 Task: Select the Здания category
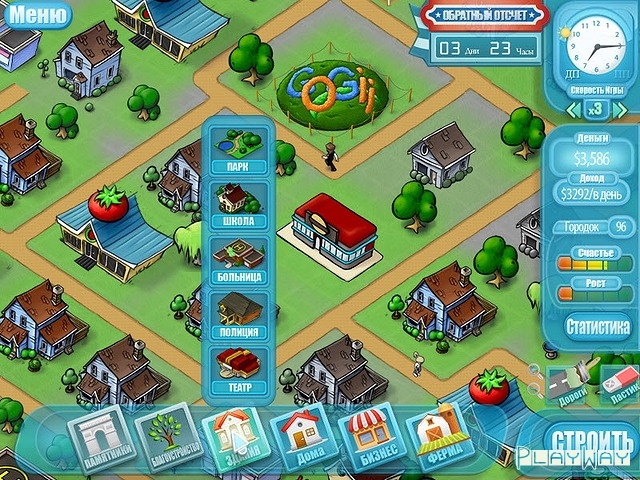point(234,436)
